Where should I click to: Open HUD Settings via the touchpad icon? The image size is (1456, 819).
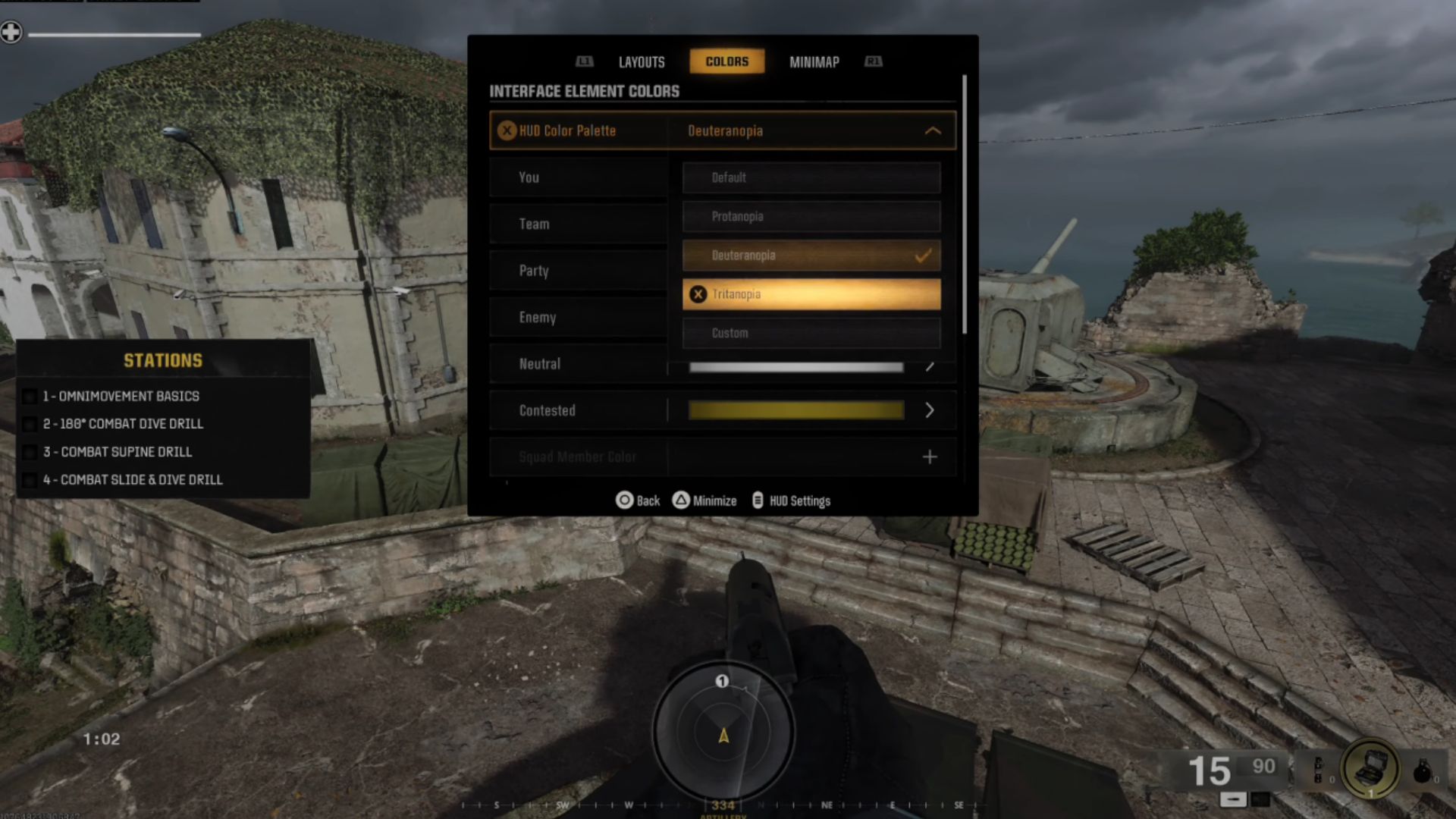pos(757,500)
